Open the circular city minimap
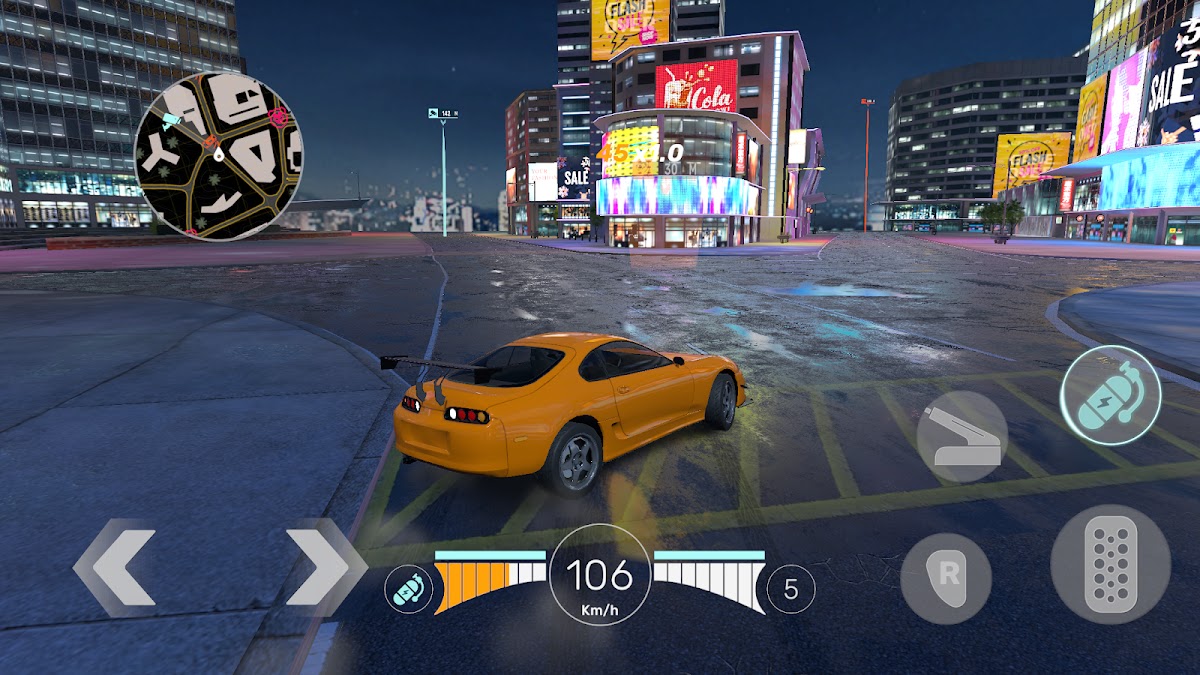 pos(219,156)
